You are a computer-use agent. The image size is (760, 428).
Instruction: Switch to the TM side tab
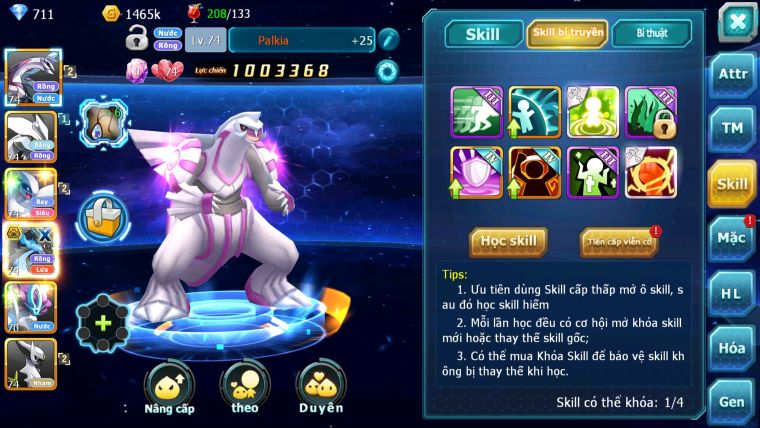[732, 128]
